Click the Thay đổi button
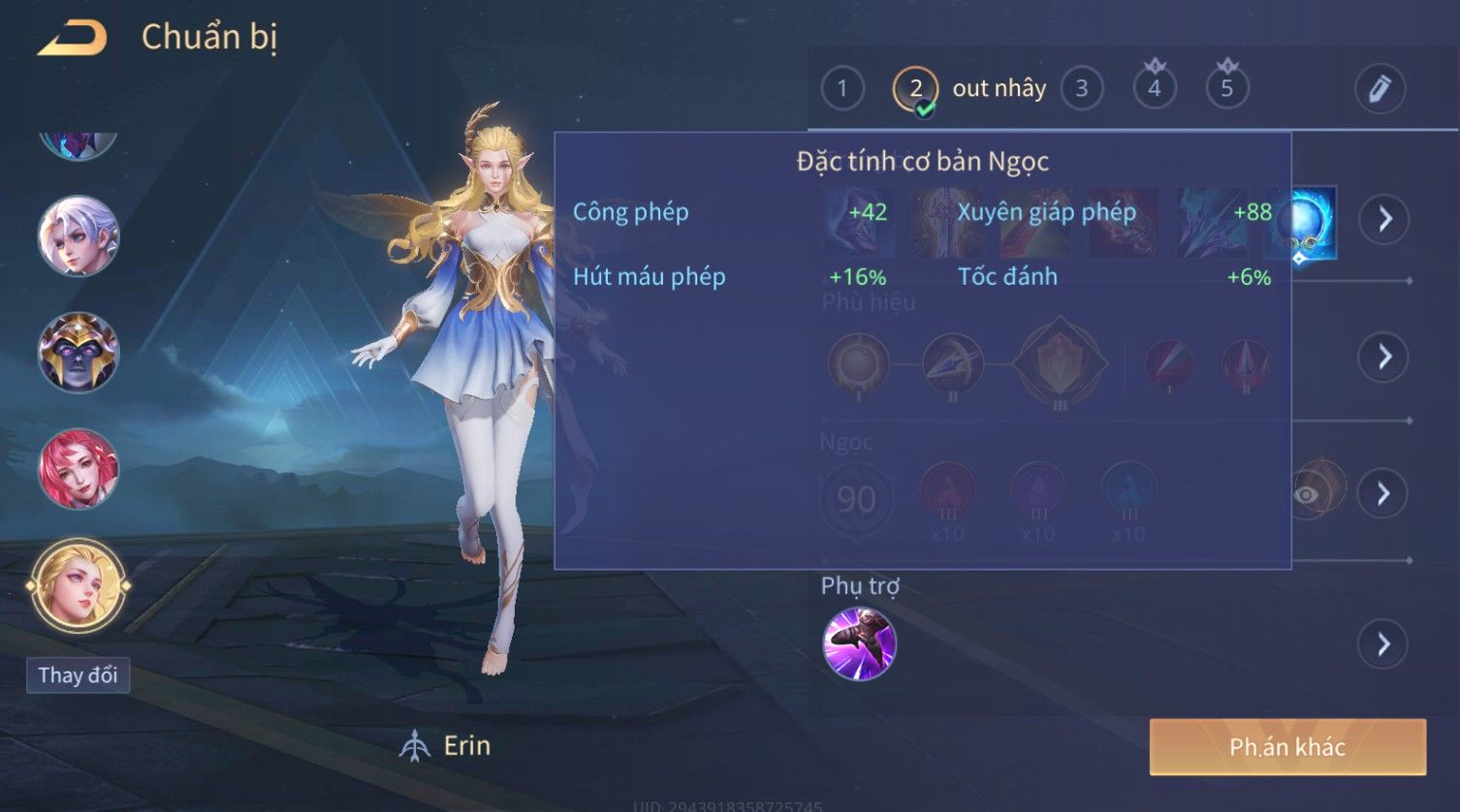Screen dimensions: 1460x812 (78, 675)
